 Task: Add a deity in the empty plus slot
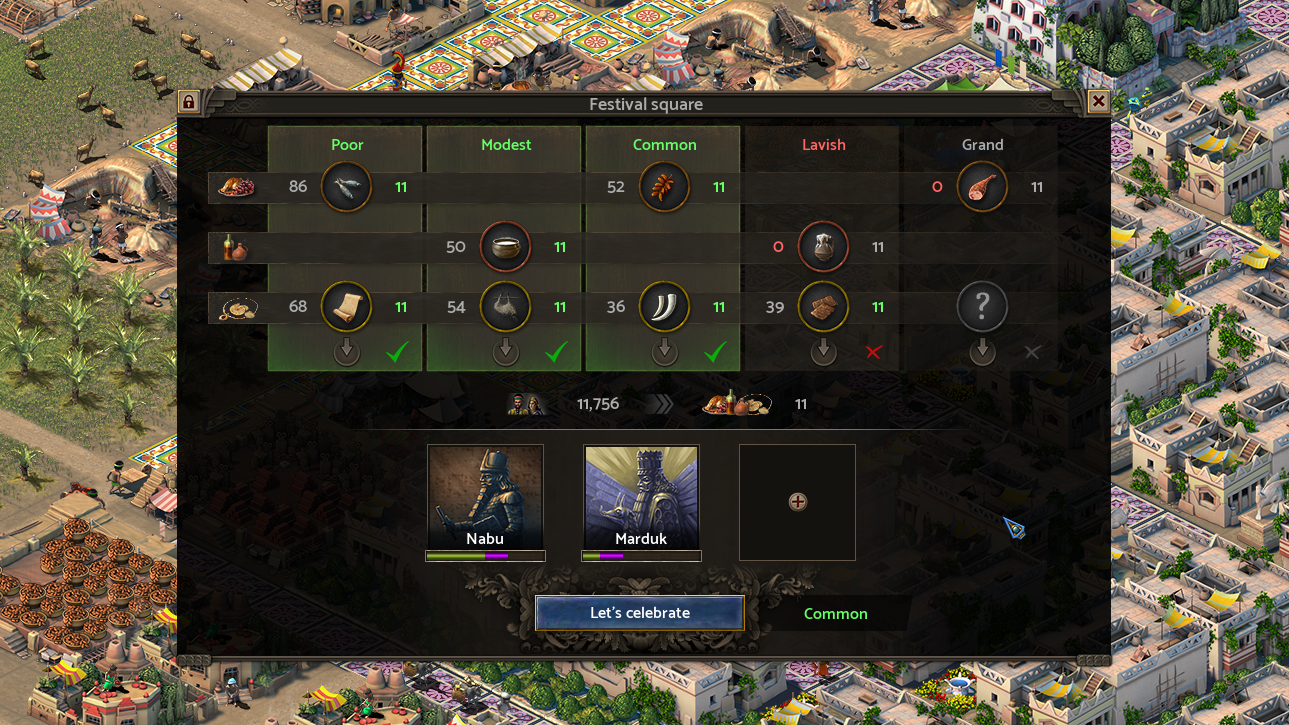tap(797, 502)
